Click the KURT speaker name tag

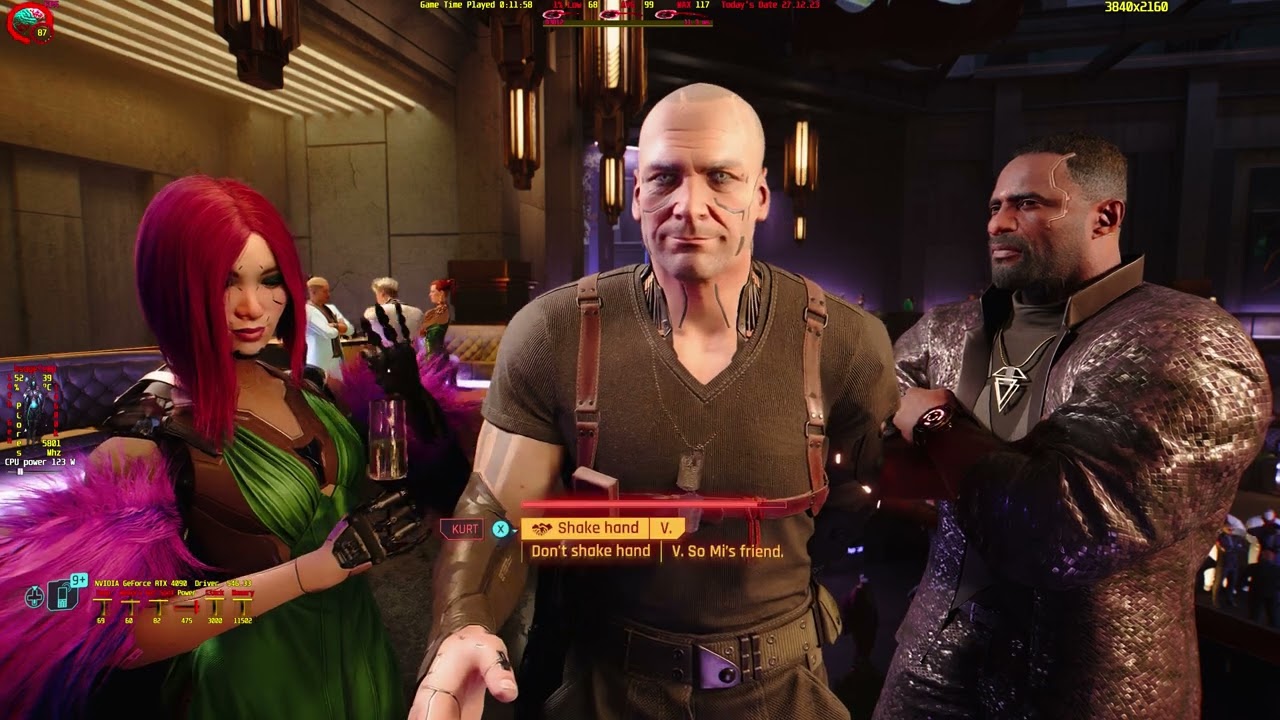pyautogui.click(x=464, y=528)
